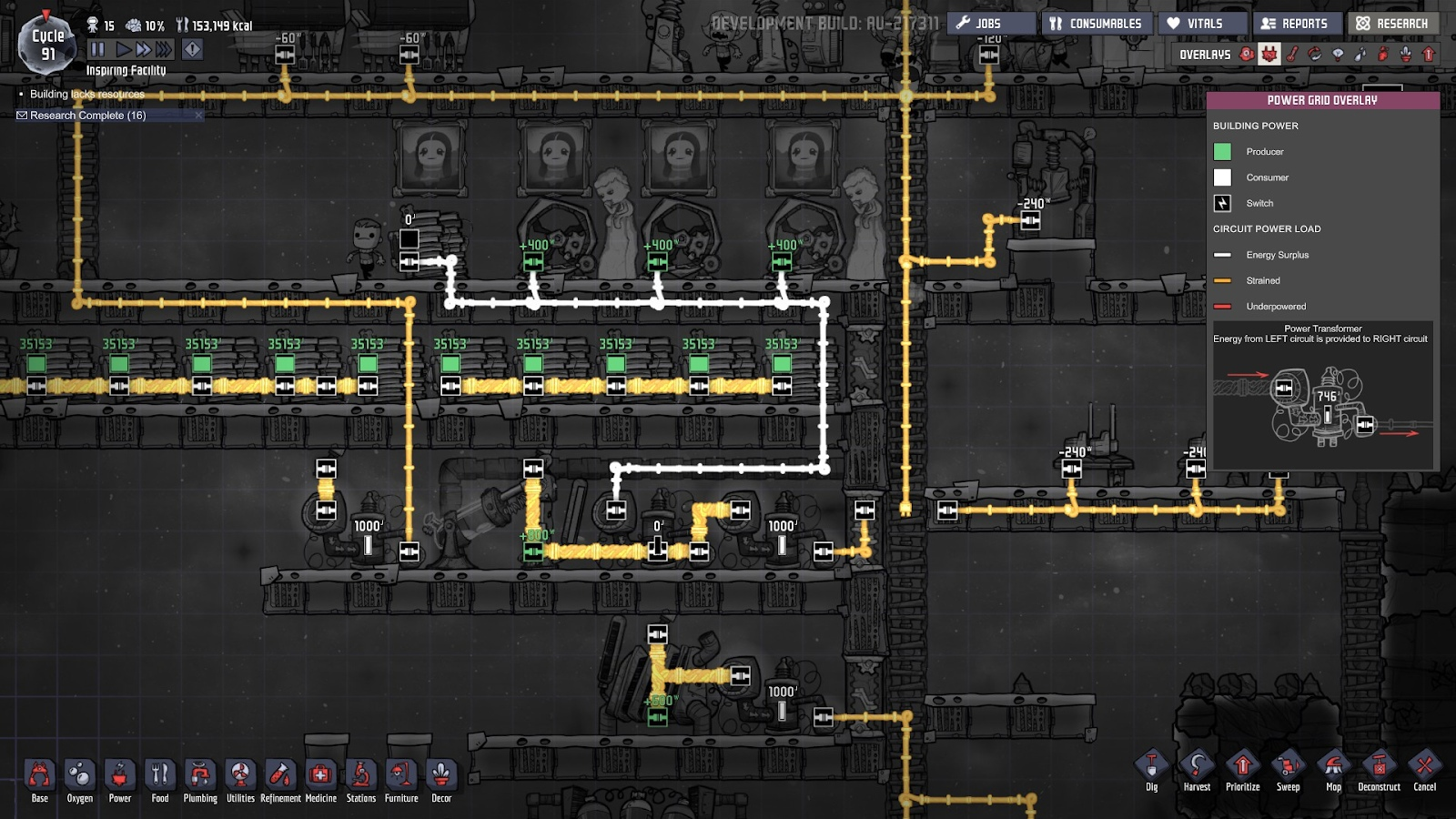Activate the Mop tool

click(x=1333, y=770)
